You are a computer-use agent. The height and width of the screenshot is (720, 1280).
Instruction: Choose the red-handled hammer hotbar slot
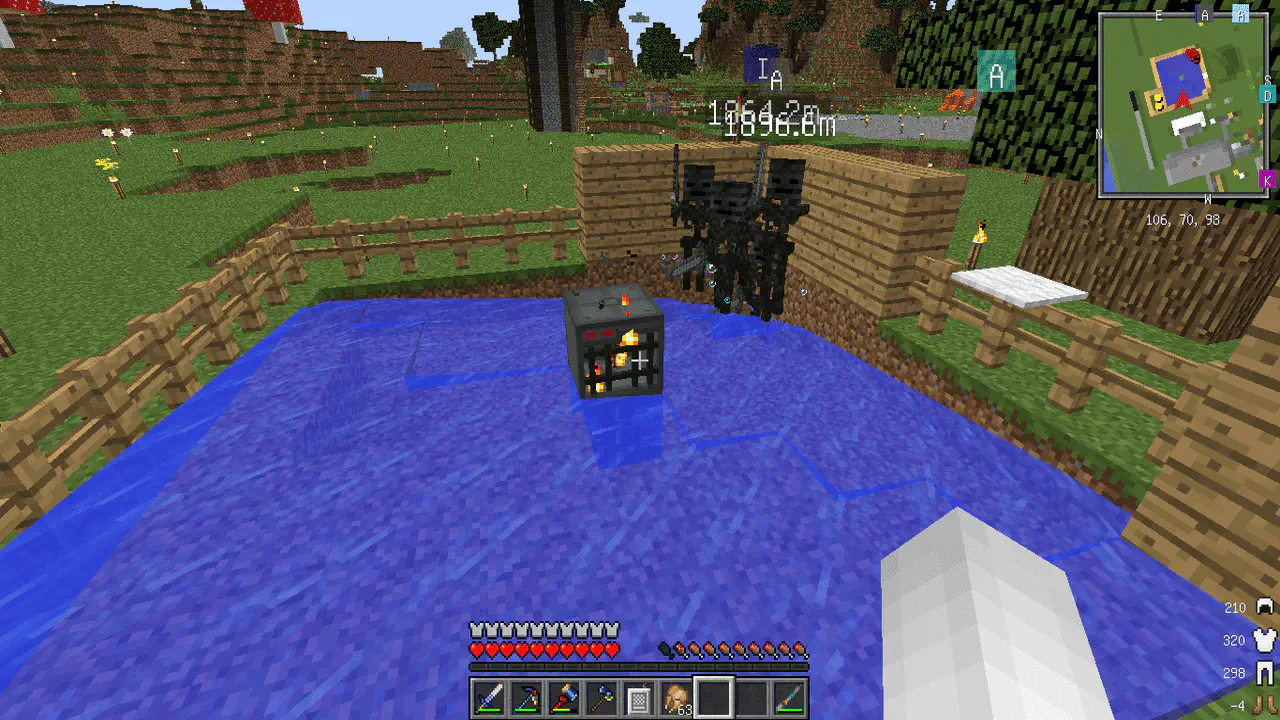coord(564,698)
